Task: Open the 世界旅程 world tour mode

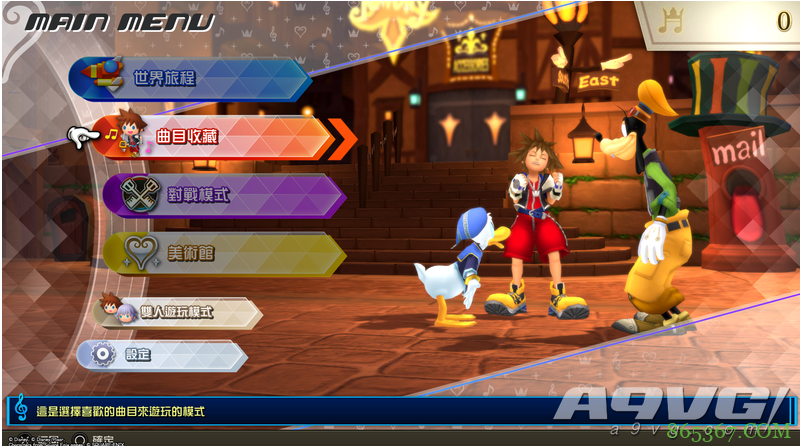Action: pyautogui.click(x=190, y=78)
